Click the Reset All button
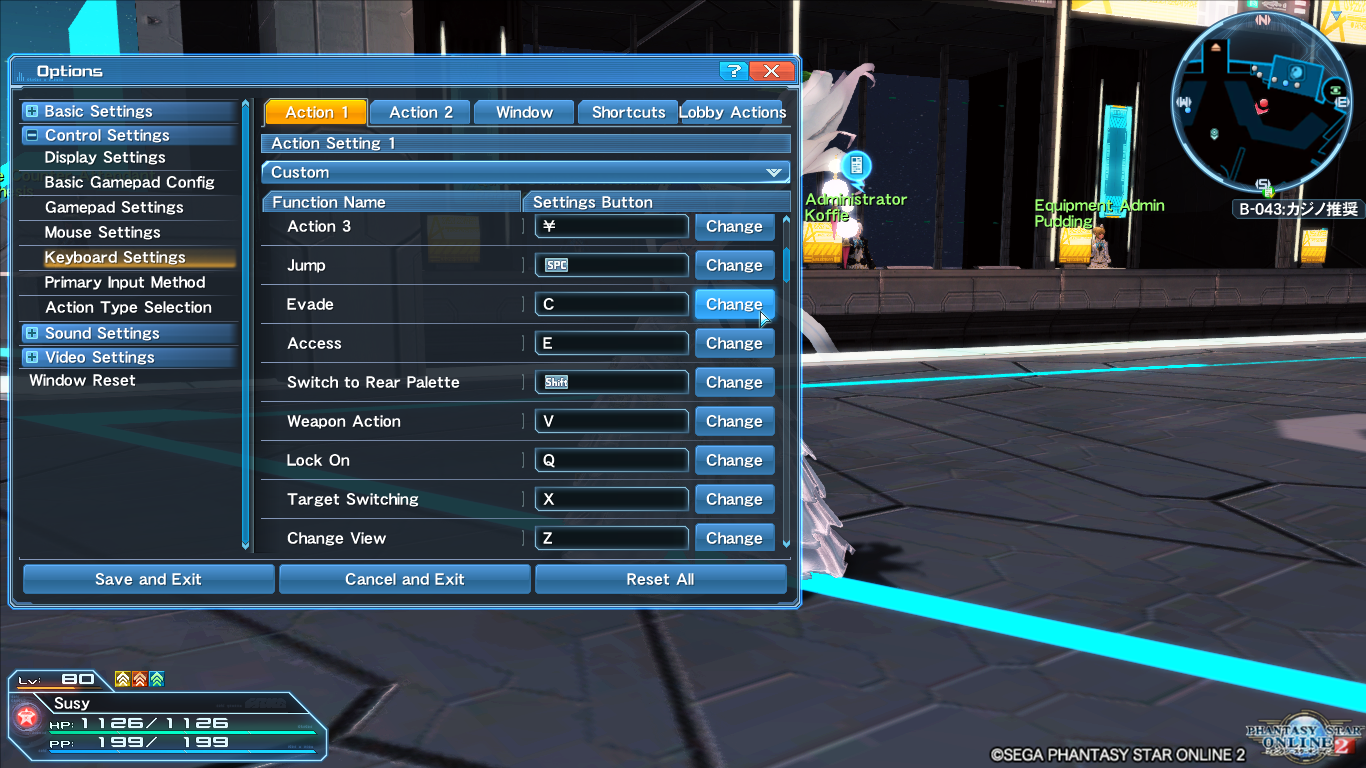 coord(660,579)
